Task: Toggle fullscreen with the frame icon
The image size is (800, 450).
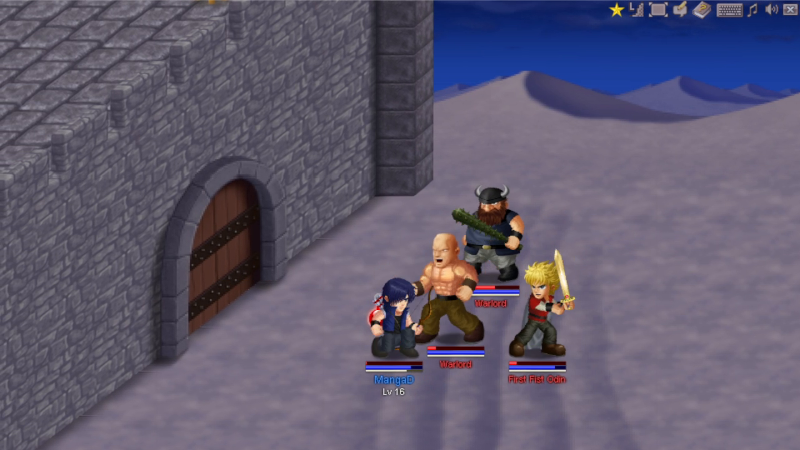Action: tap(658, 10)
